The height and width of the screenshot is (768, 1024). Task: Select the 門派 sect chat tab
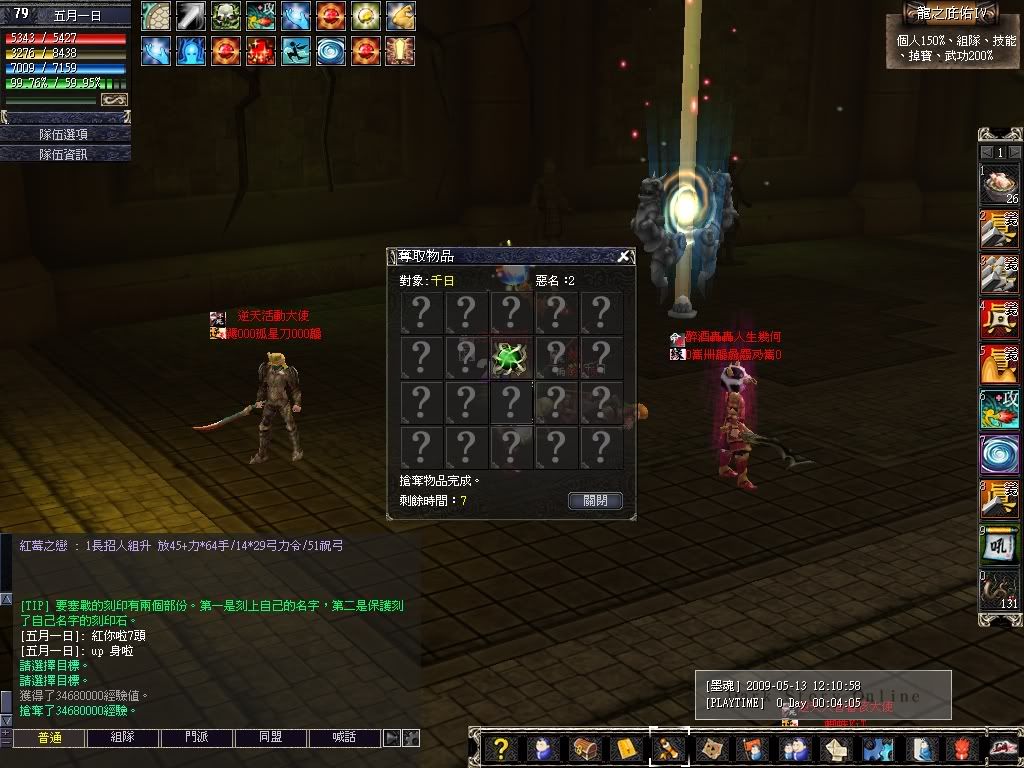(197, 737)
